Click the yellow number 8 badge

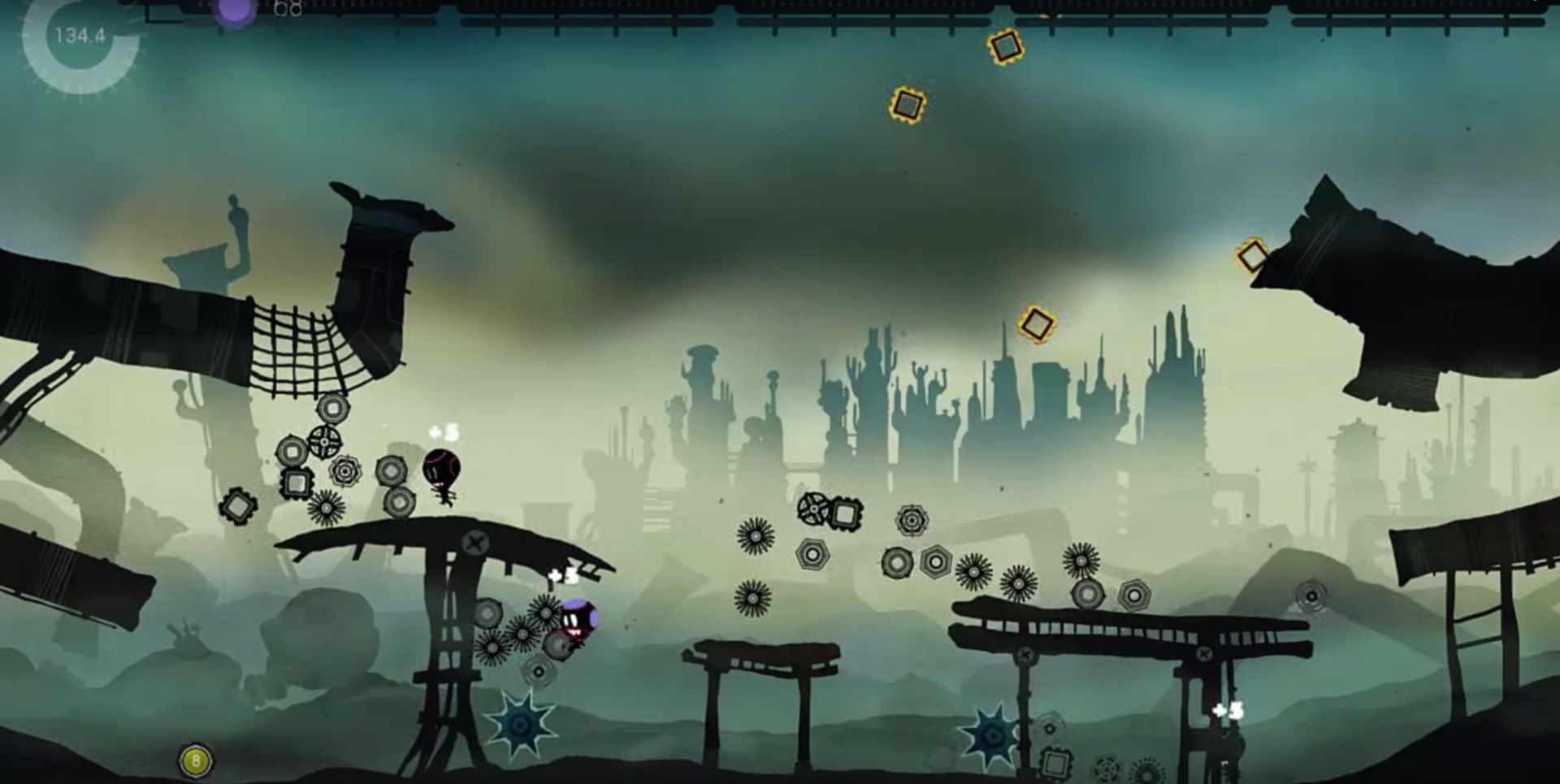195,761
